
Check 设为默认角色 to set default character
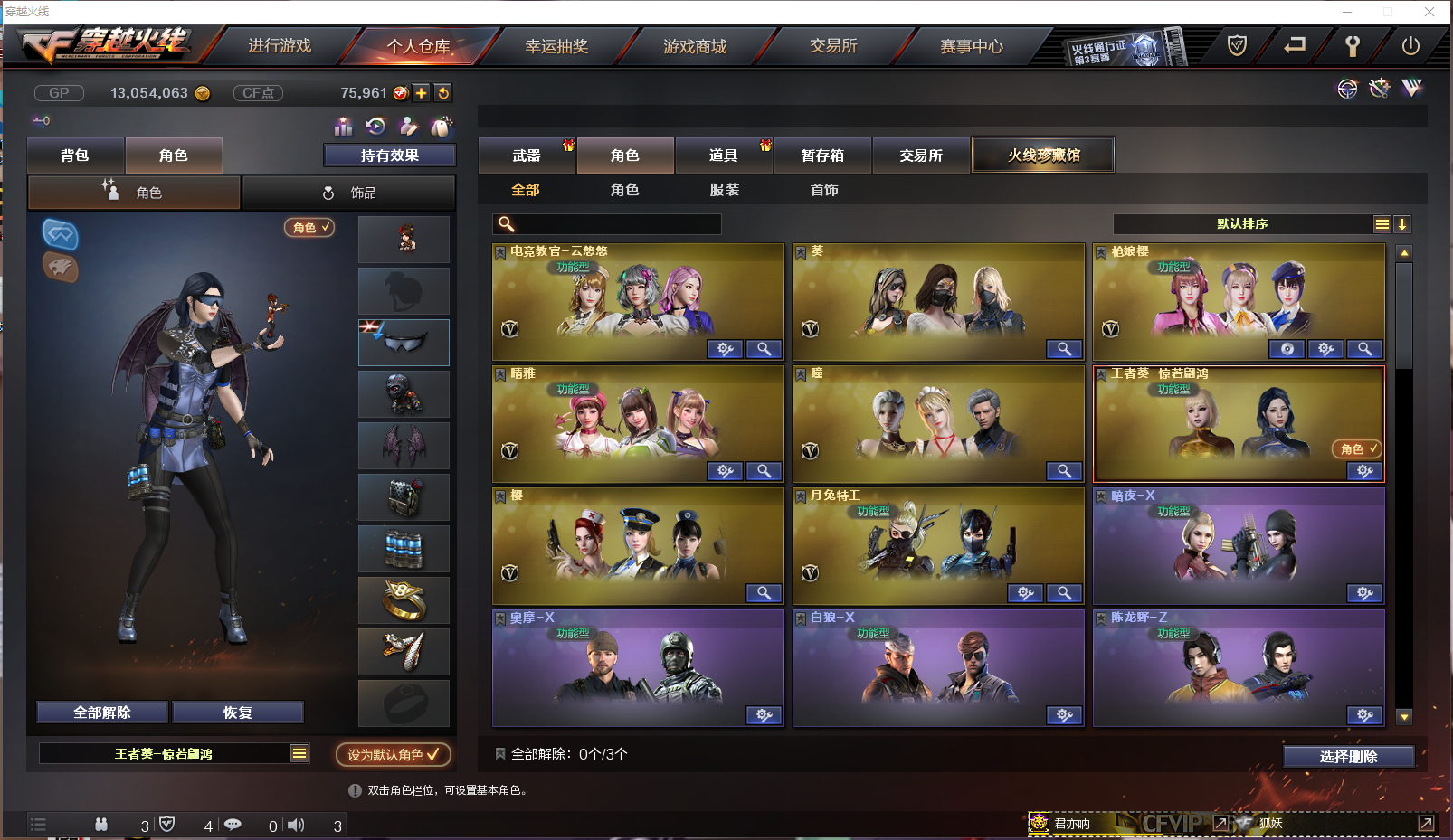coord(392,755)
